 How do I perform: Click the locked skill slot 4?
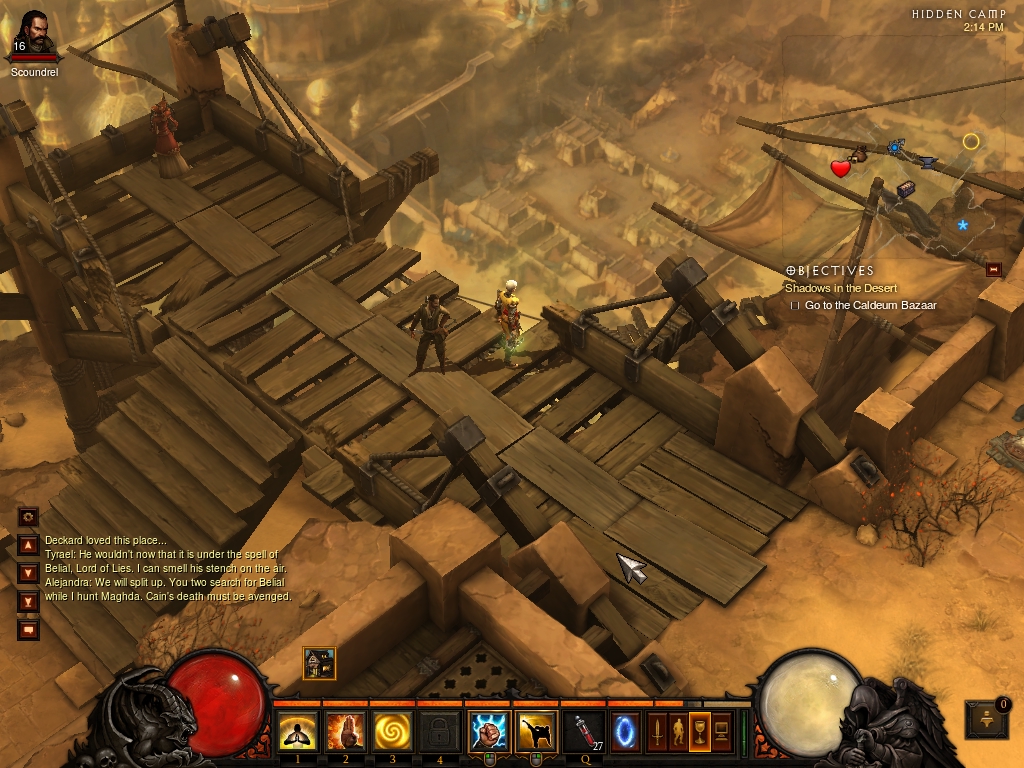(440, 732)
